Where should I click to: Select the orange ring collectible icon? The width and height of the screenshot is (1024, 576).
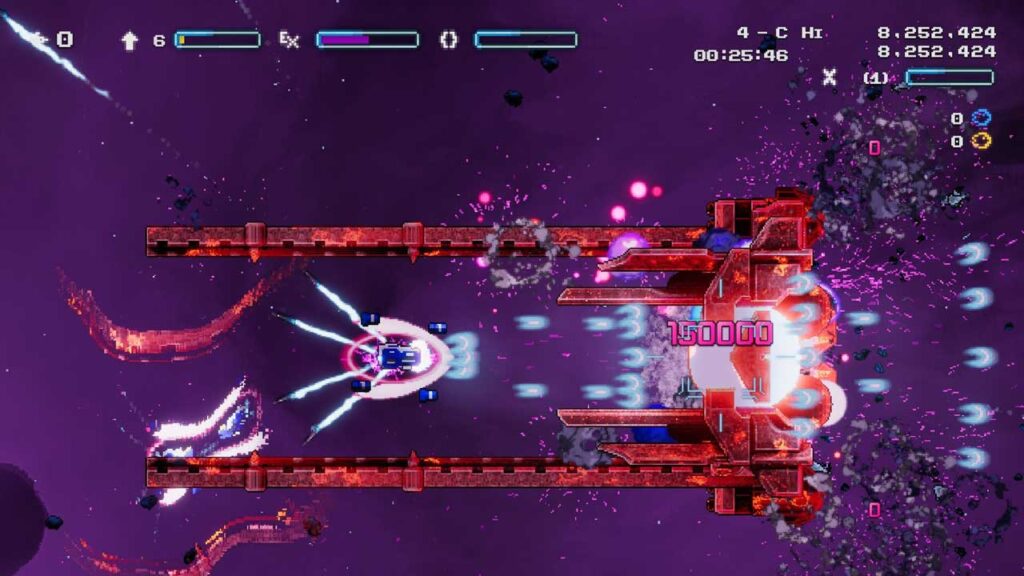(980, 141)
